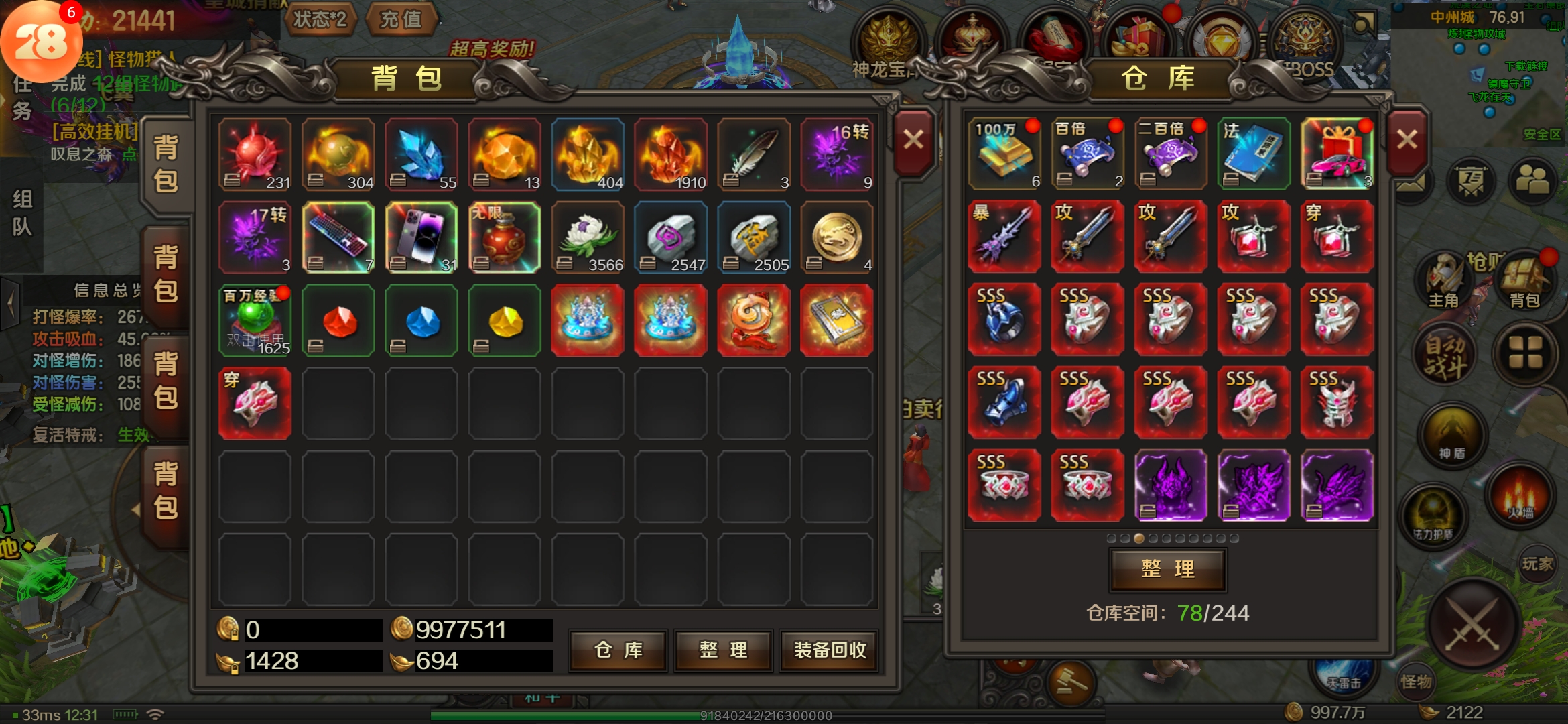
Task: Toggle 自动战斗 auto battle
Action: click(1445, 357)
